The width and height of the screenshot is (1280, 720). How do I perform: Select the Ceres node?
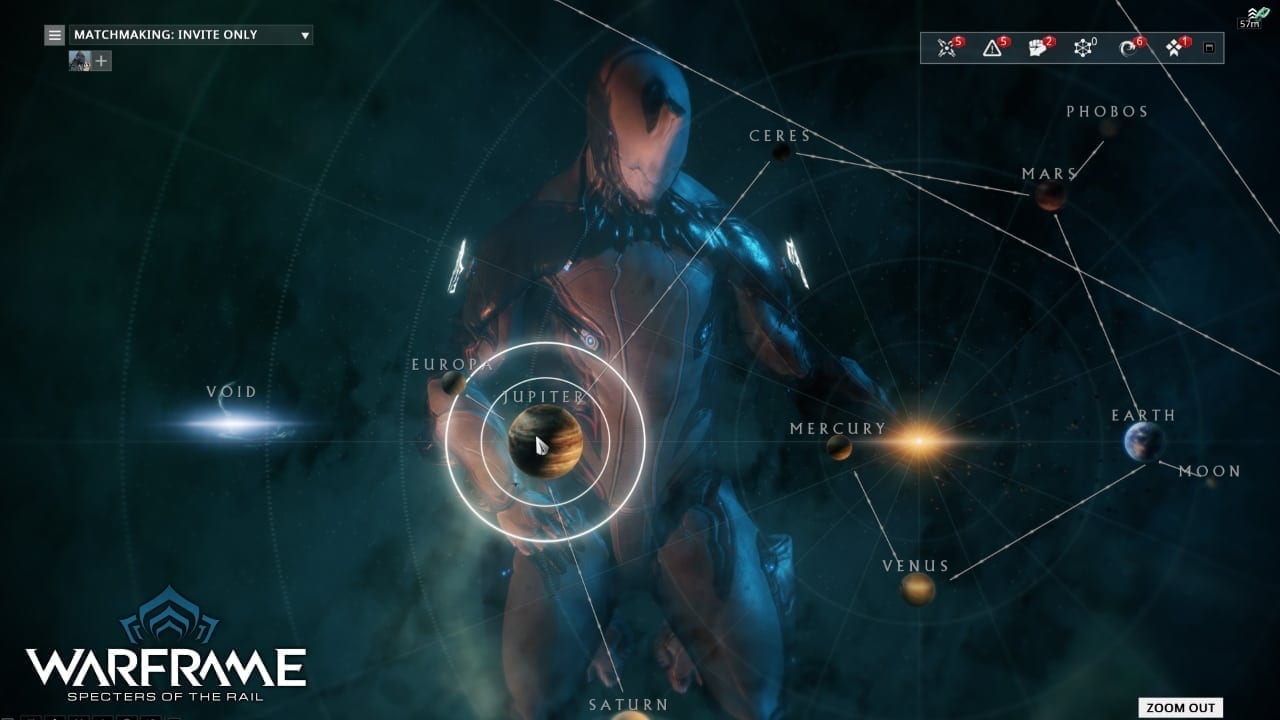(x=782, y=152)
